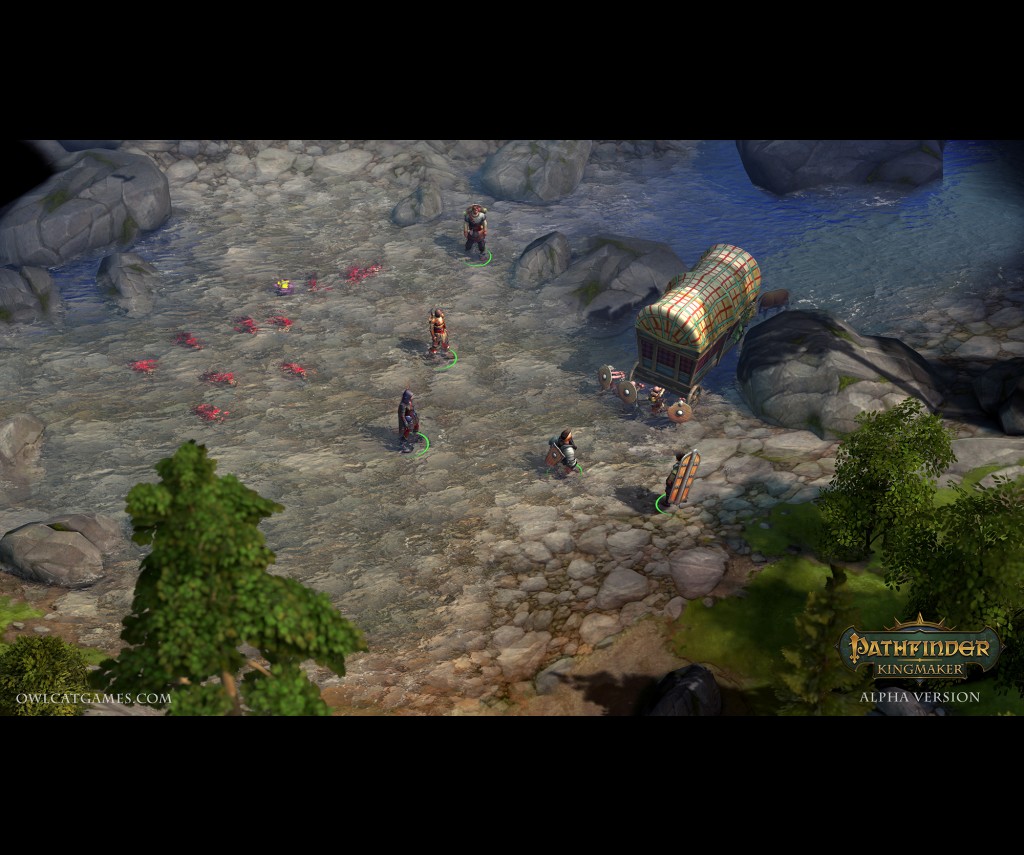Select the grey-armored party member with the small shield

[x=564, y=451]
